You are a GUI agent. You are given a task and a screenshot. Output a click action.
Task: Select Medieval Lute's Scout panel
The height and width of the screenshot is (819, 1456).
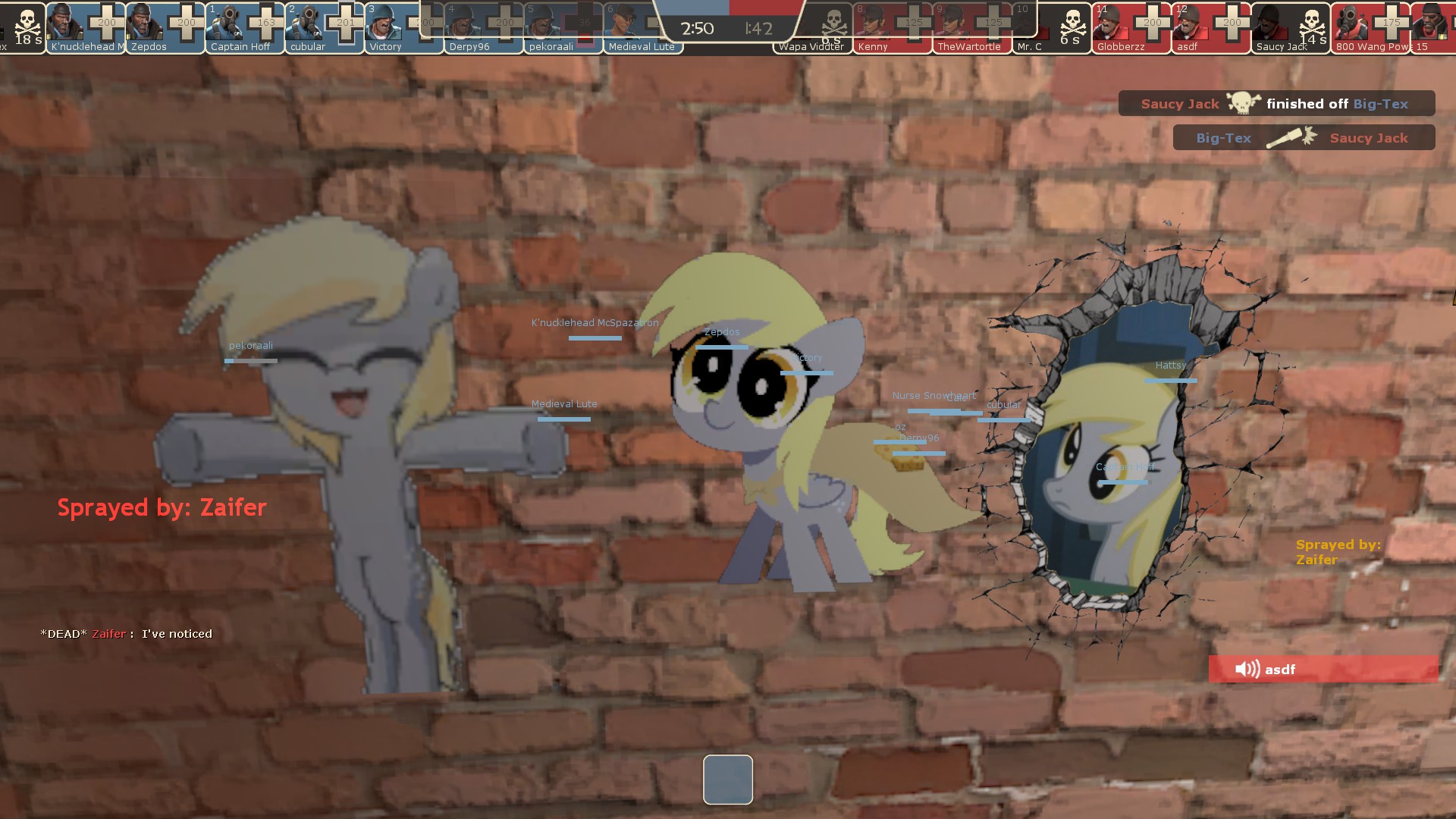[x=642, y=27]
